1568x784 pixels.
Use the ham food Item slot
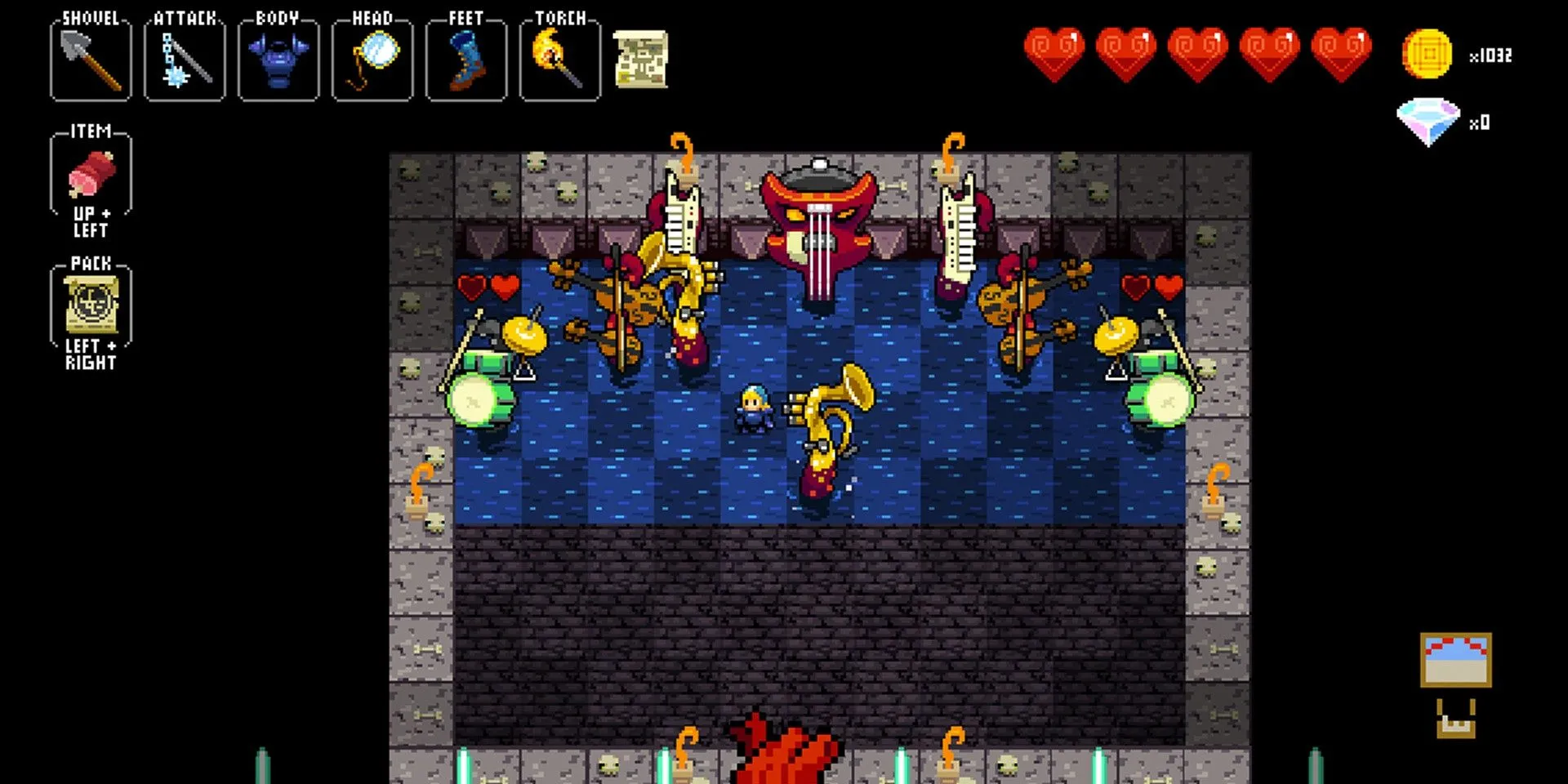(x=91, y=175)
